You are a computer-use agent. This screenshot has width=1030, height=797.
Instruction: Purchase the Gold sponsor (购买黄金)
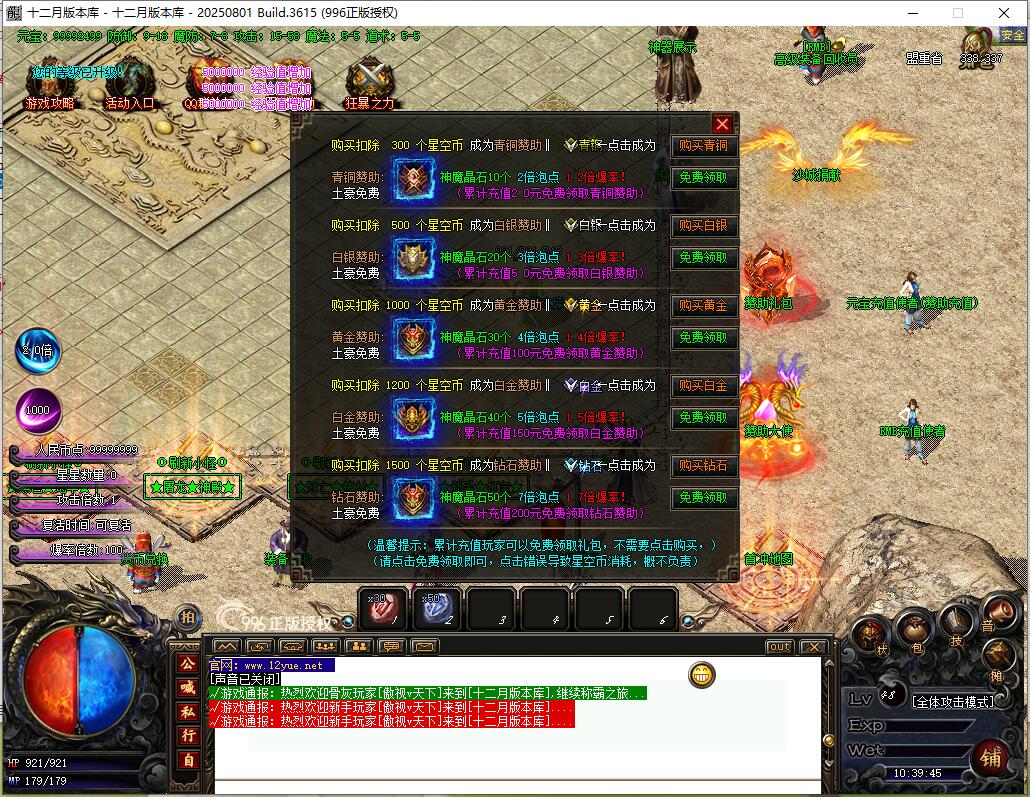coord(704,306)
